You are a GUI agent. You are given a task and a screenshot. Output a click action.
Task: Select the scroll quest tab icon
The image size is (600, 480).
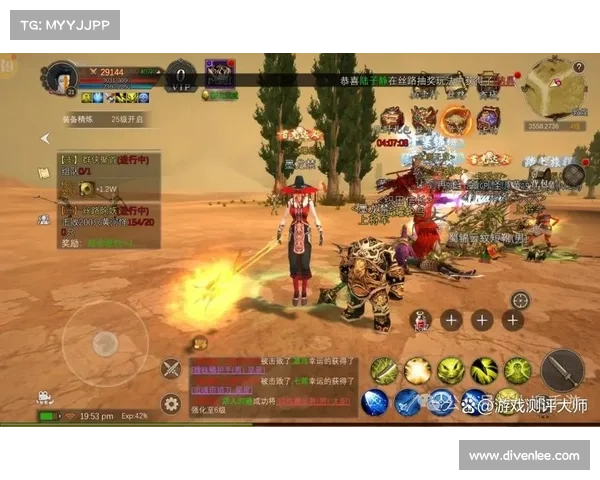tap(44, 172)
